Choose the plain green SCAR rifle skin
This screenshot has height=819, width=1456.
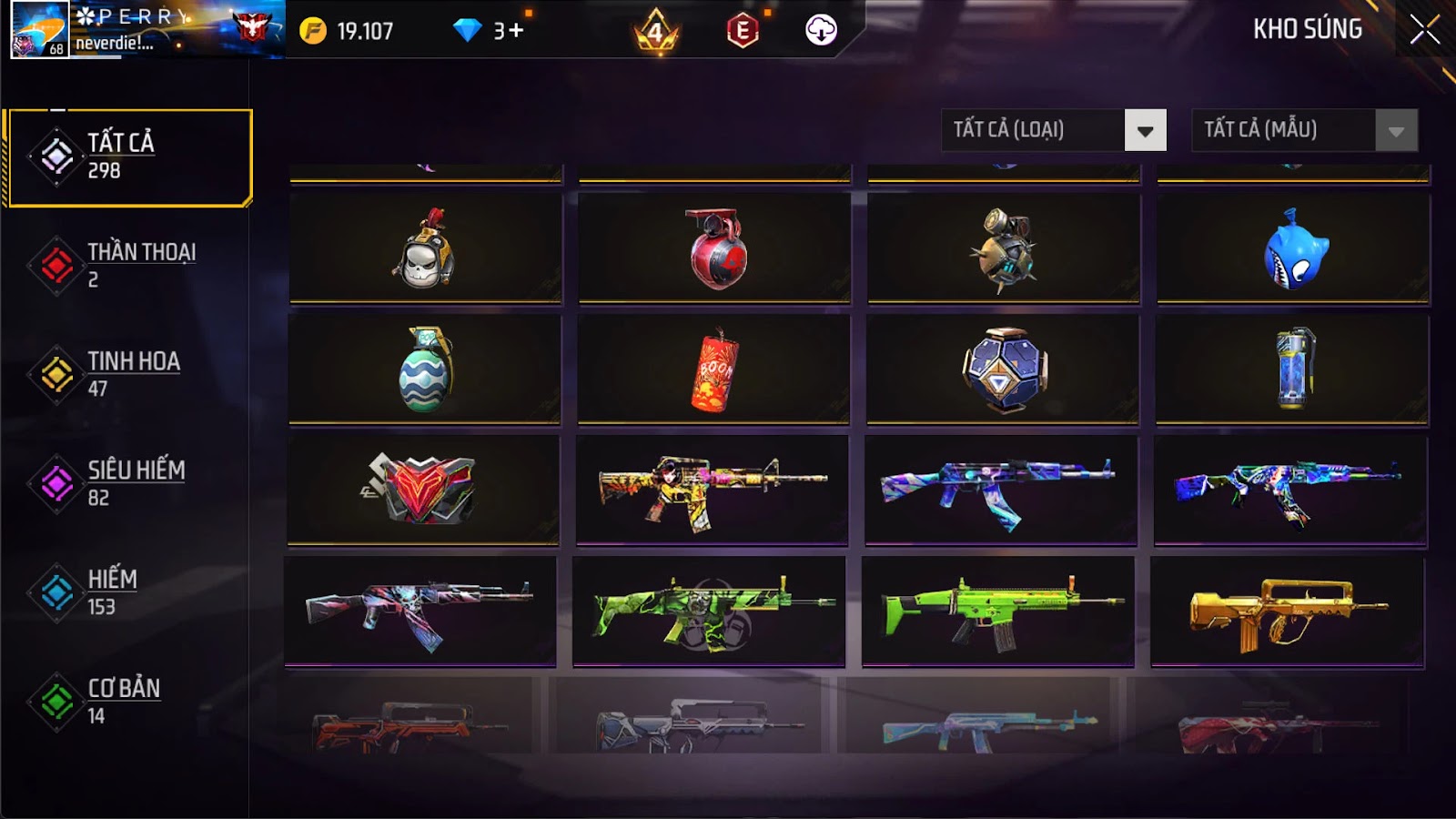coord(997,612)
